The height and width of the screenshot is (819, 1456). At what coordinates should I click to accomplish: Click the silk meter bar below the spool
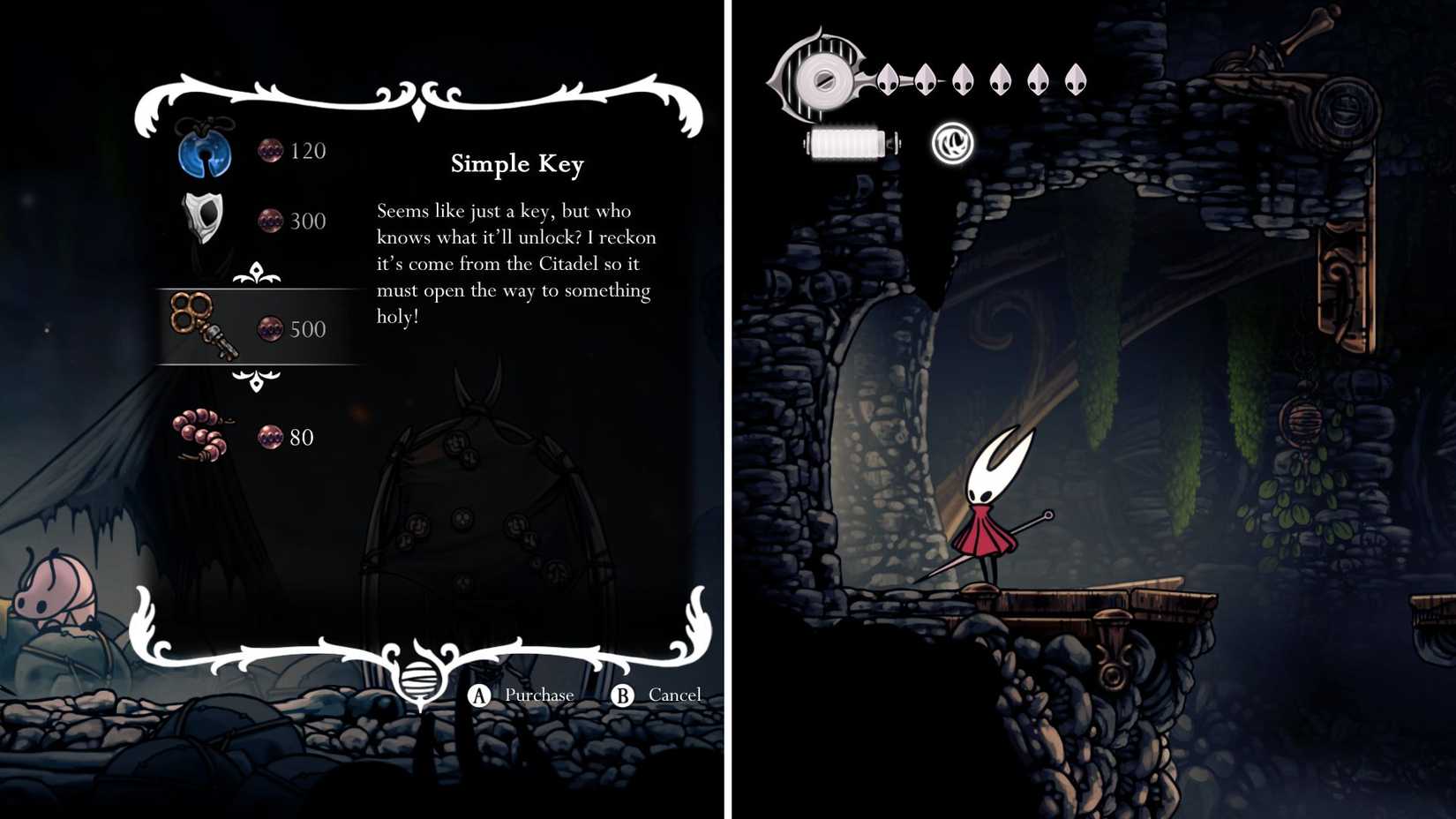(x=850, y=143)
